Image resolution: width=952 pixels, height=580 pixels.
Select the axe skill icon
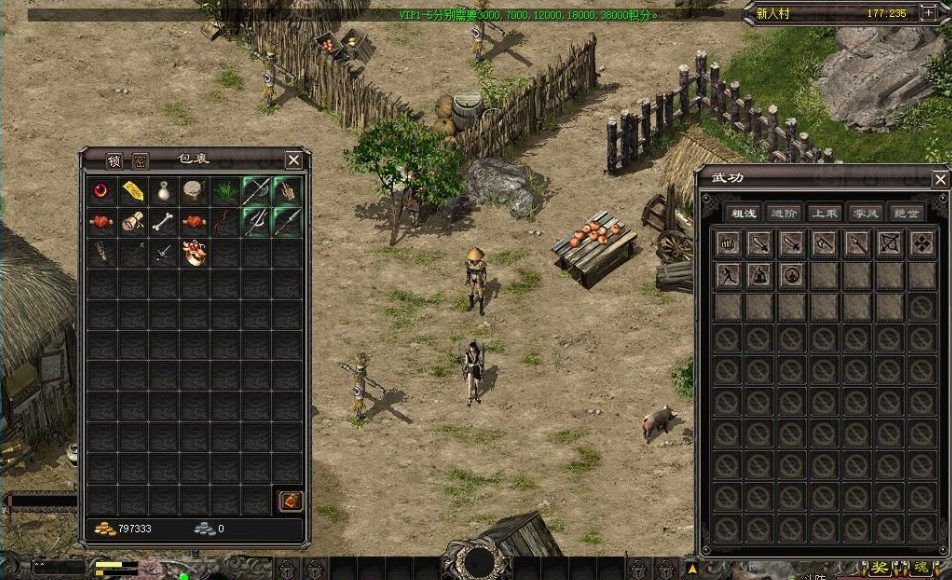(x=824, y=243)
